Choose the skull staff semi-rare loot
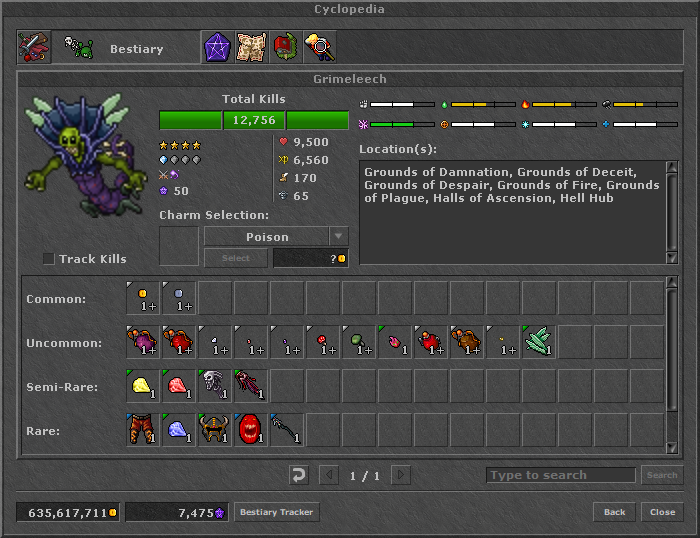Viewport: 700px width, 538px height. (215, 385)
